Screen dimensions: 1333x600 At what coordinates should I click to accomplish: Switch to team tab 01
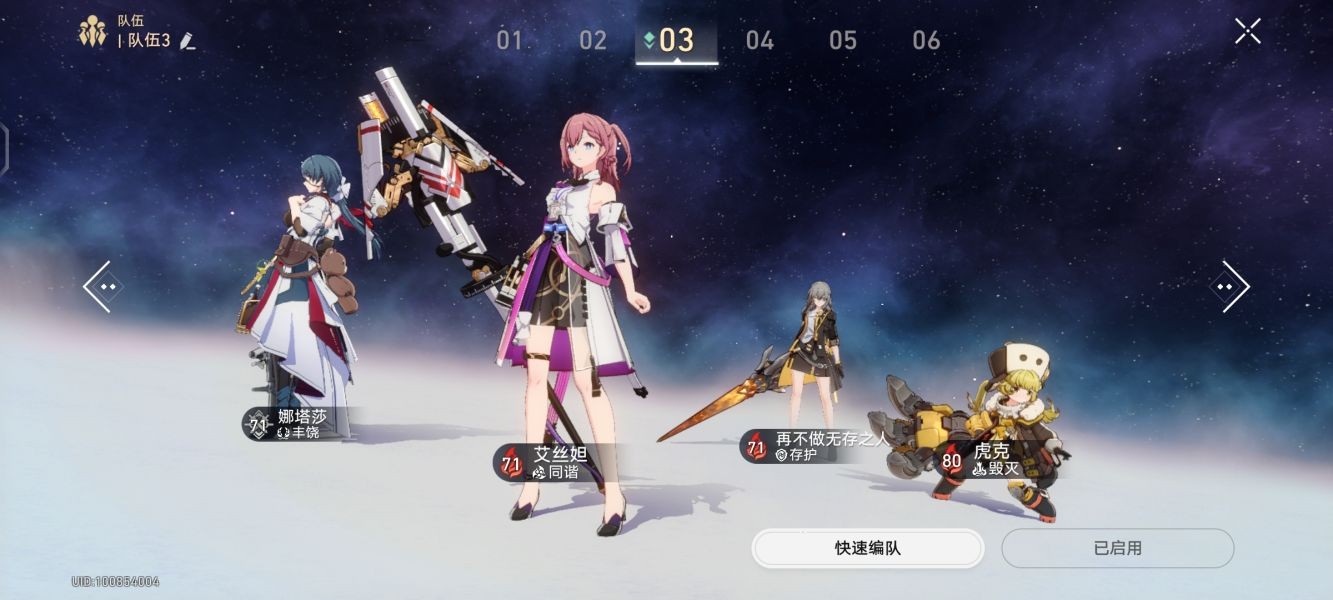(510, 41)
